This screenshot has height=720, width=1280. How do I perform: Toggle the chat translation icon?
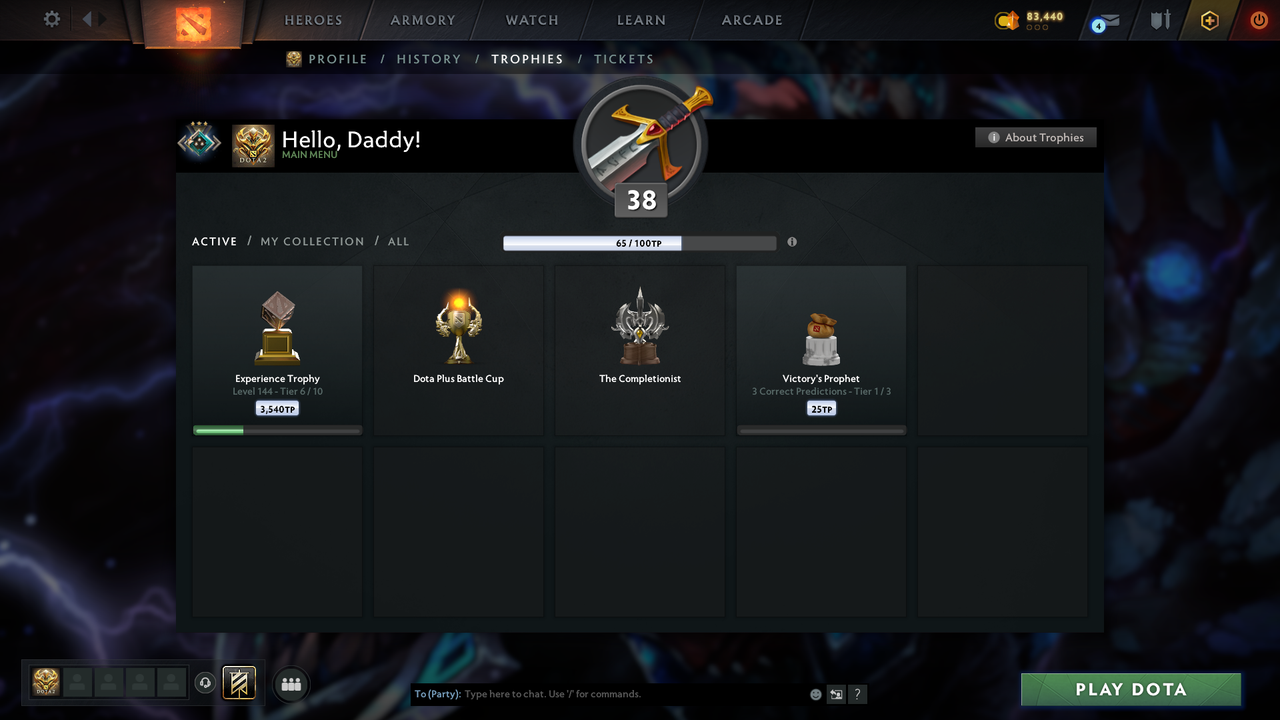click(x=836, y=693)
